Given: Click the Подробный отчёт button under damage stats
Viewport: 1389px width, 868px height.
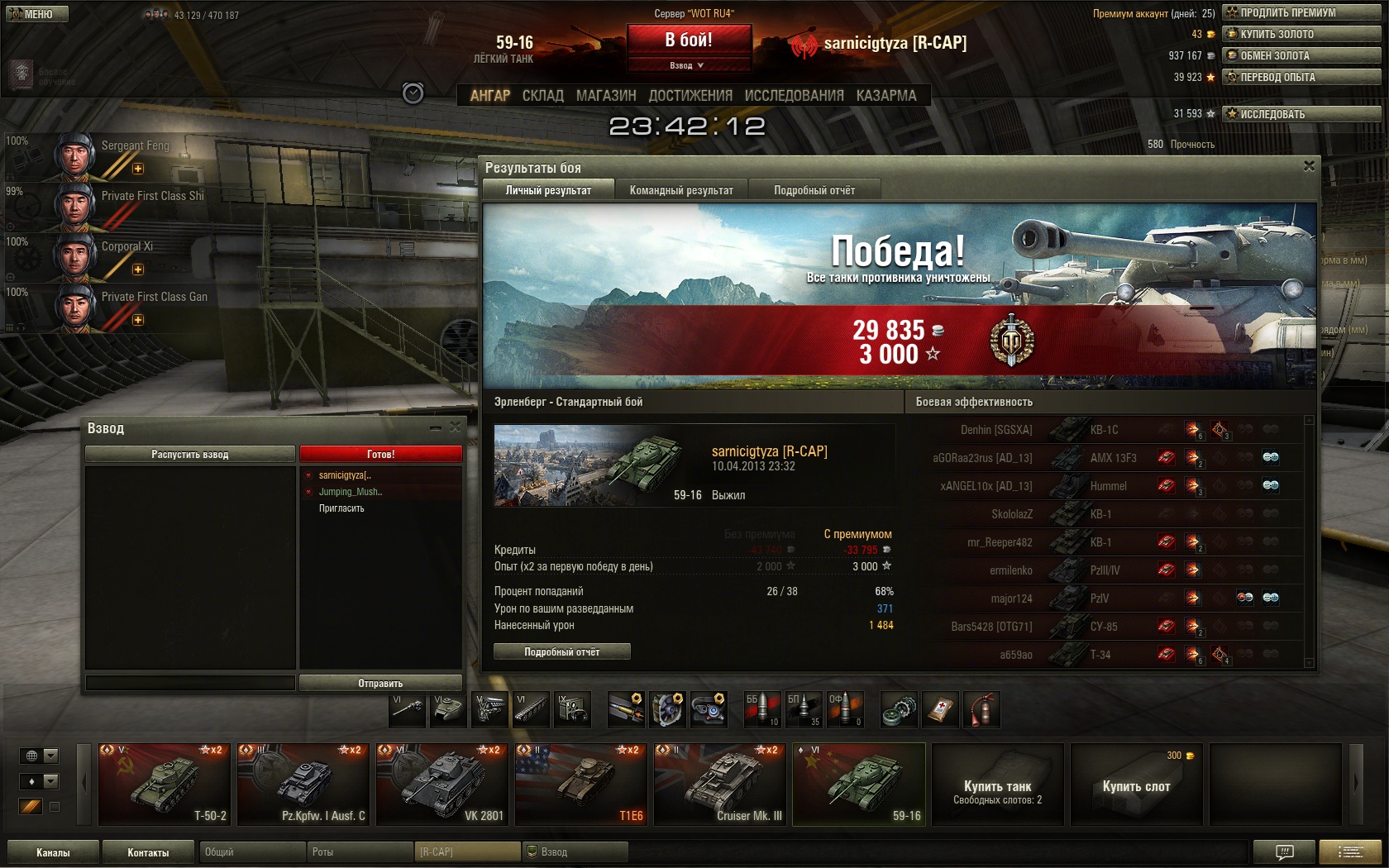Looking at the screenshot, I should point(561,652).
